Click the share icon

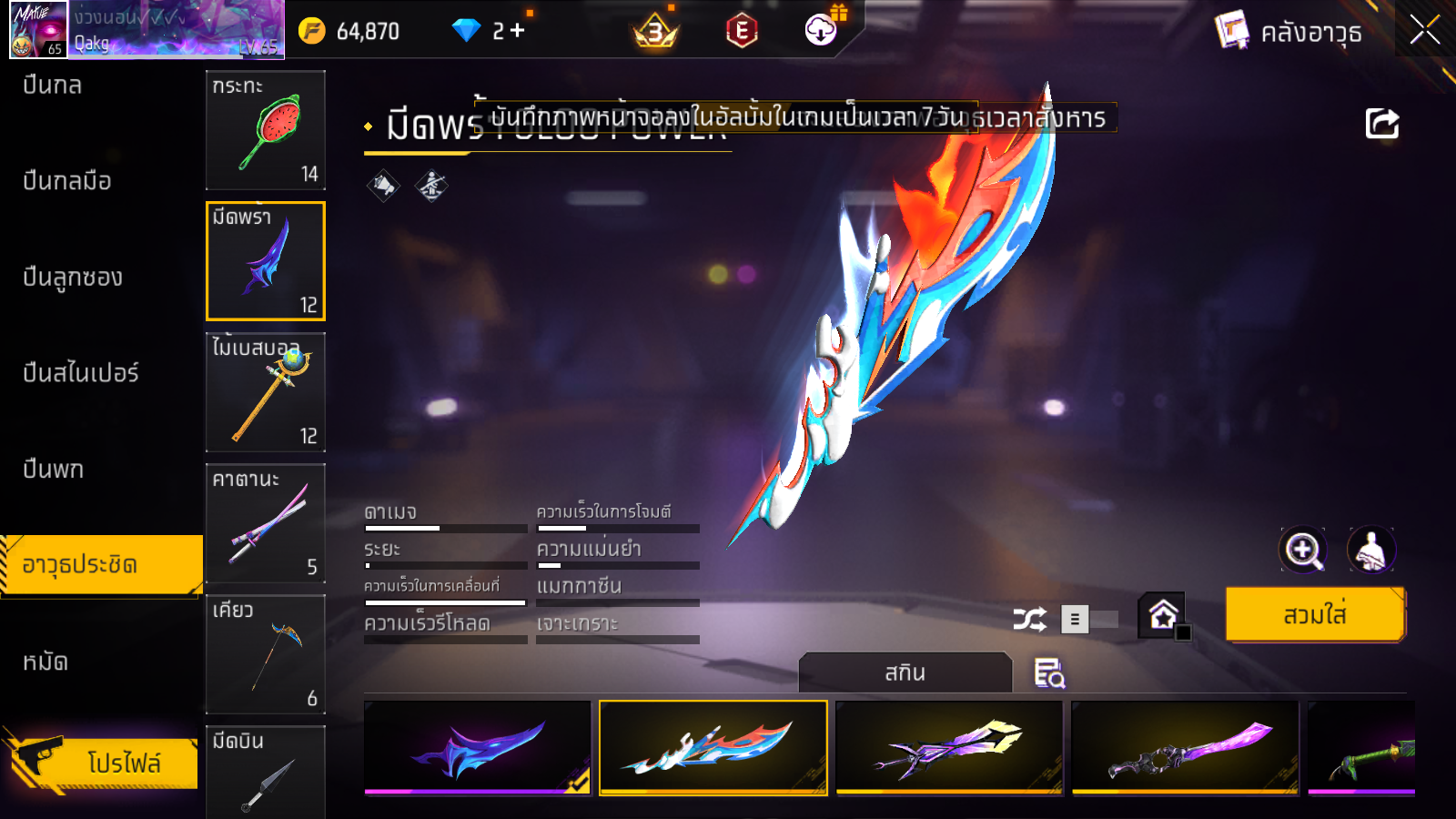(1381, 124)
